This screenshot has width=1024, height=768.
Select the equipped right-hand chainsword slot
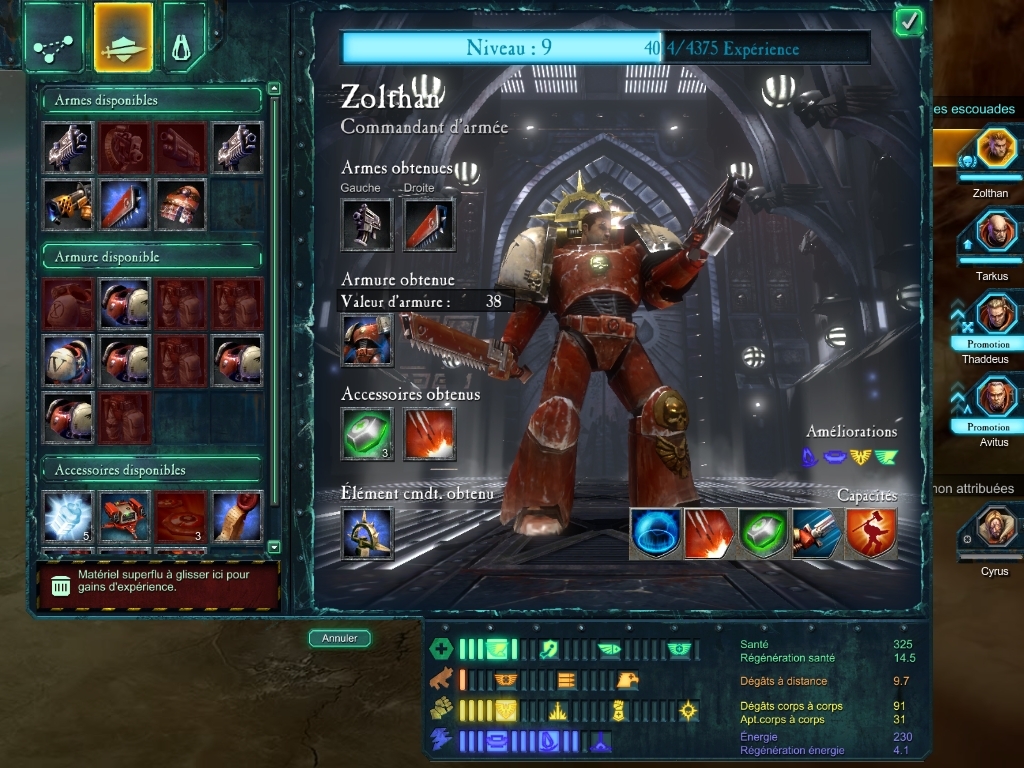(x=429, y=224)
